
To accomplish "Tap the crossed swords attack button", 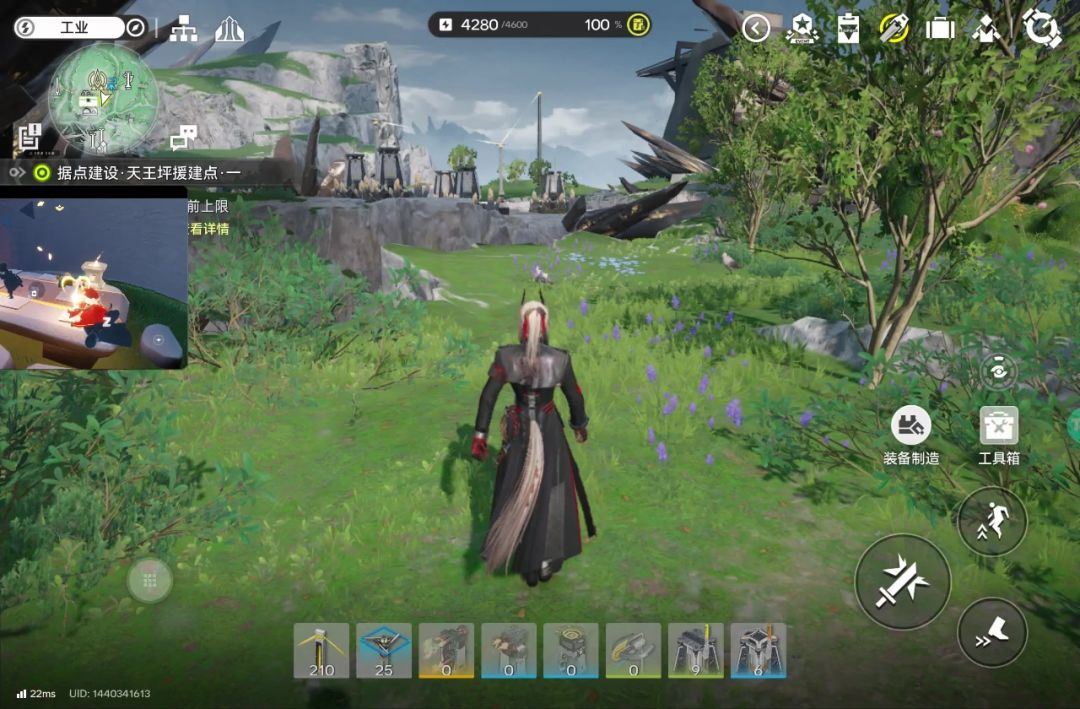I will pyautogui.click(x=902, y=582).
